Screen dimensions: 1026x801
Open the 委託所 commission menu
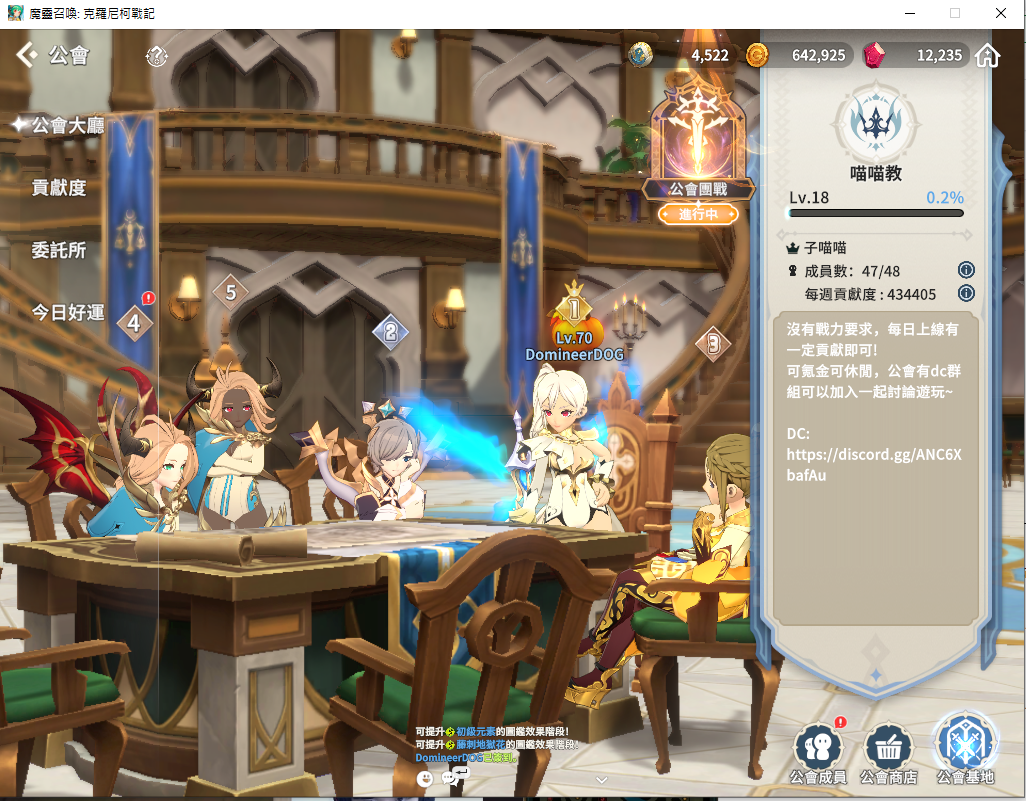[x=59, y=250]
